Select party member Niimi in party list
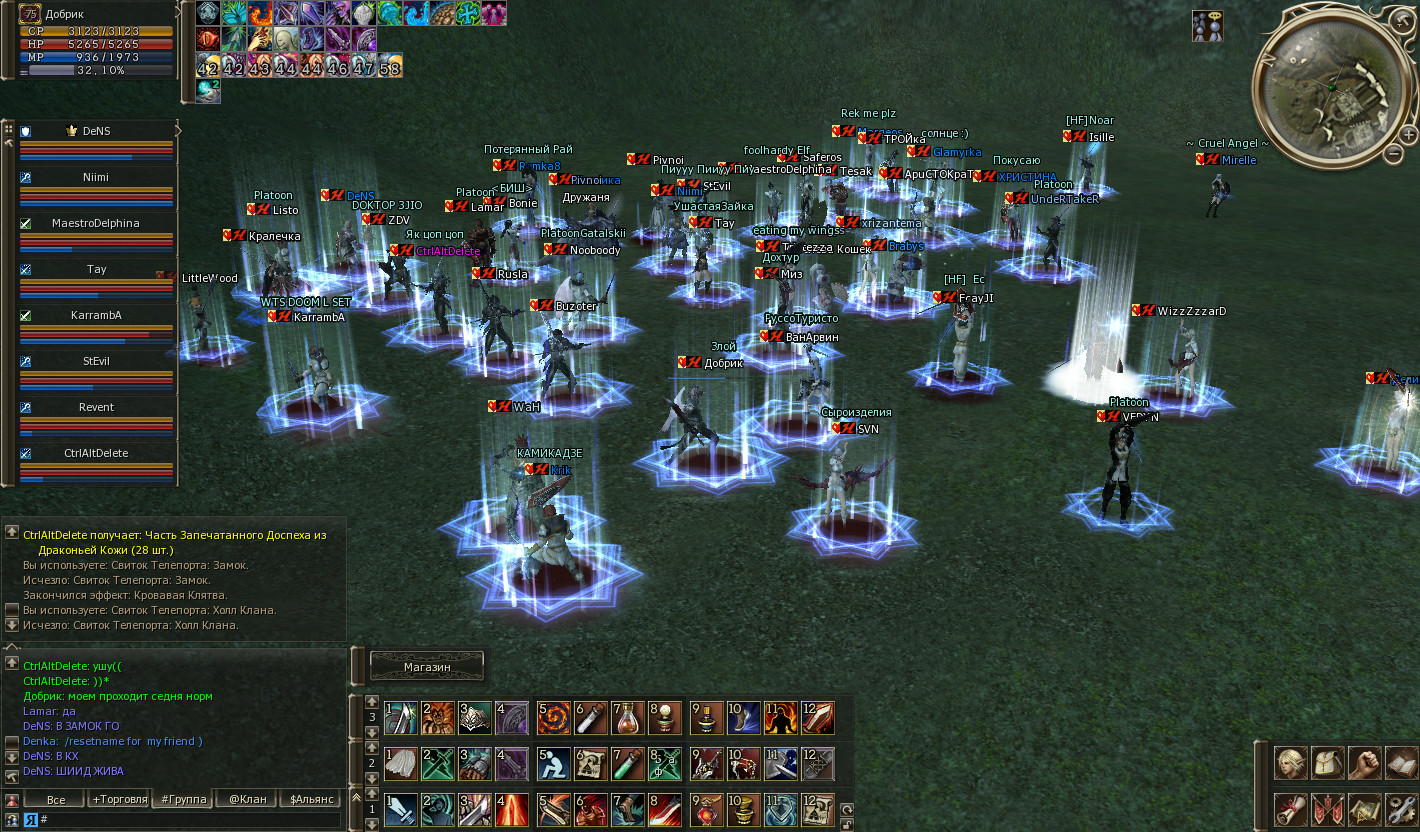Screen dimensions: 1420x832 [96, 177]
